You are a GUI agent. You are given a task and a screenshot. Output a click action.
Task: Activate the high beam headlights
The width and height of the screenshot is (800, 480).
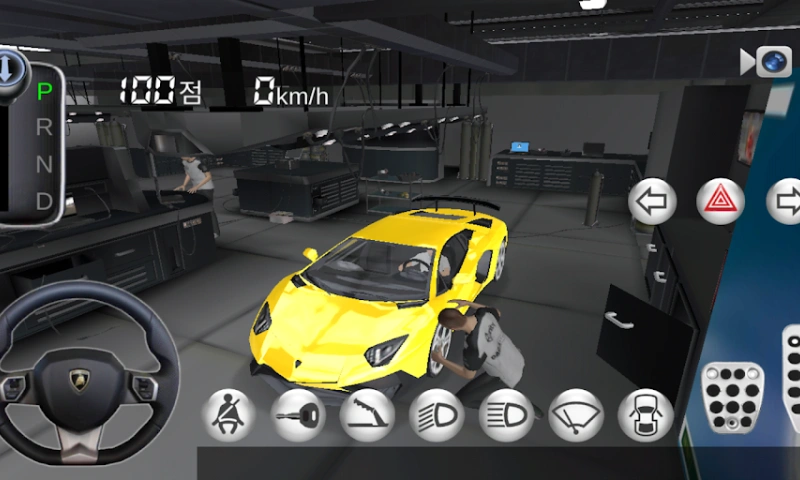pyautogui.click(x=506, y=415)
